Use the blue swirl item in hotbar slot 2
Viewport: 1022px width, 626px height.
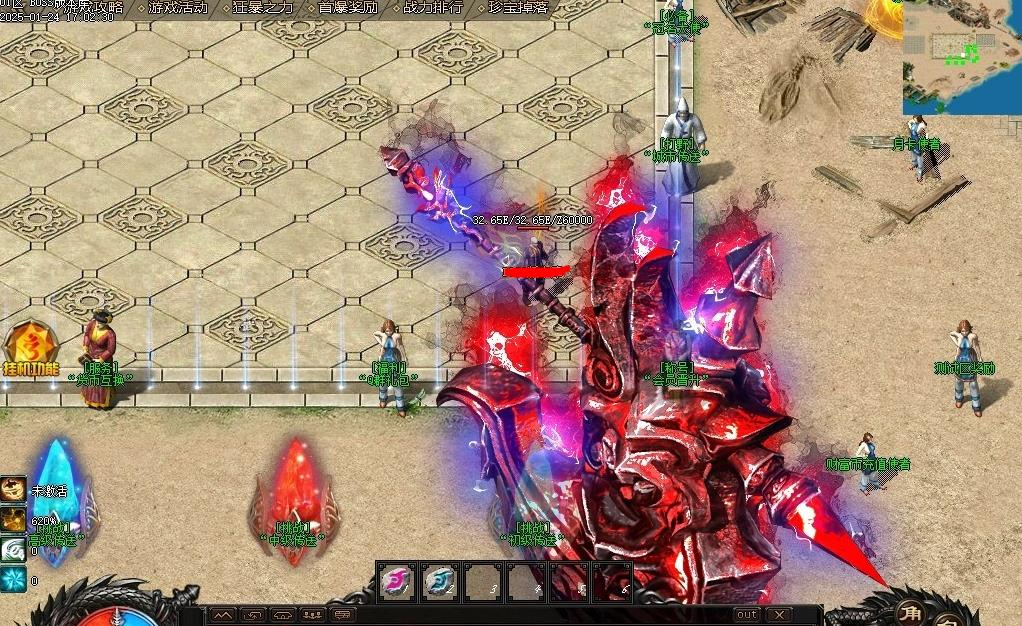tap(440, 581)
